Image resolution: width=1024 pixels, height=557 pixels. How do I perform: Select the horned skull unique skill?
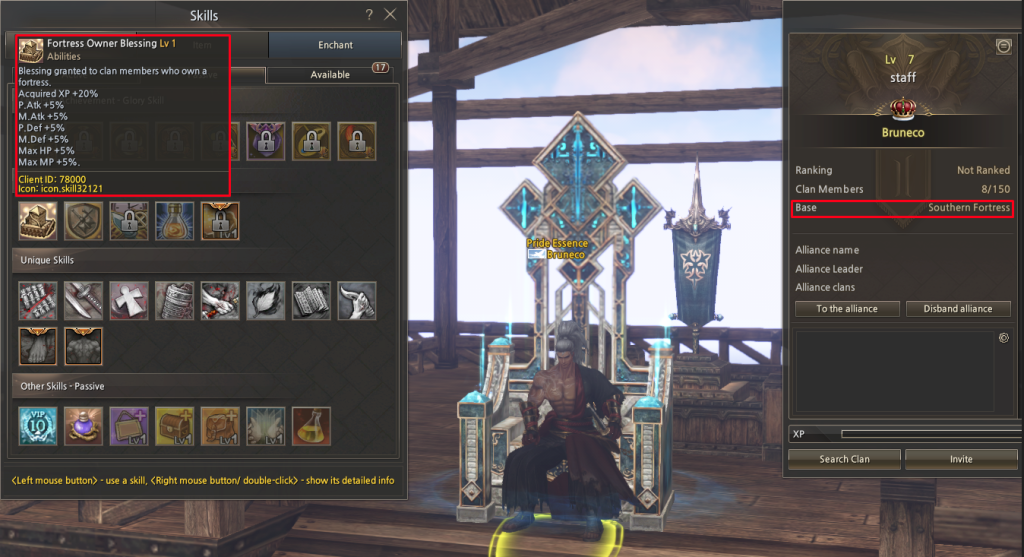(x=357, y=300)
